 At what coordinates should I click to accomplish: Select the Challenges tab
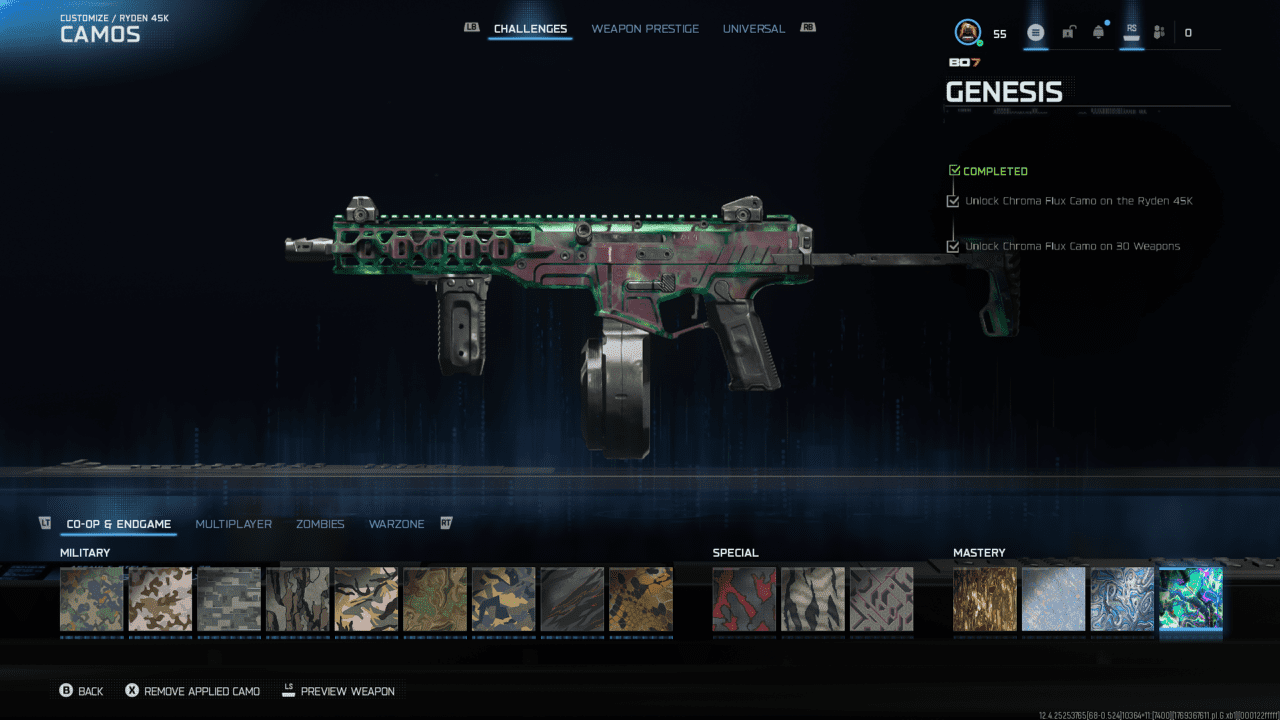(x=530, y=29)
